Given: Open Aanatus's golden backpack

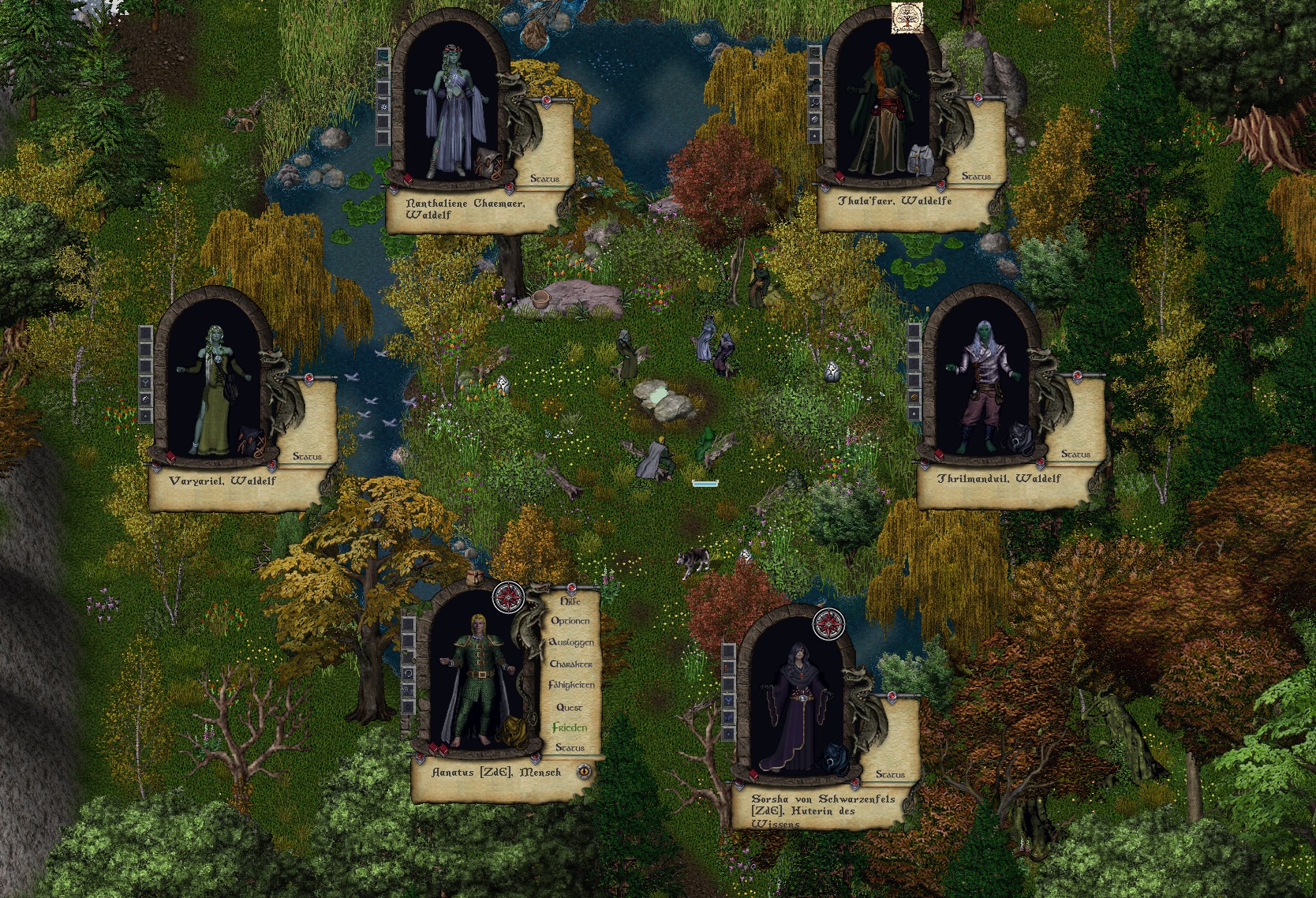Looking at the screenshot, I should [511, 732].
